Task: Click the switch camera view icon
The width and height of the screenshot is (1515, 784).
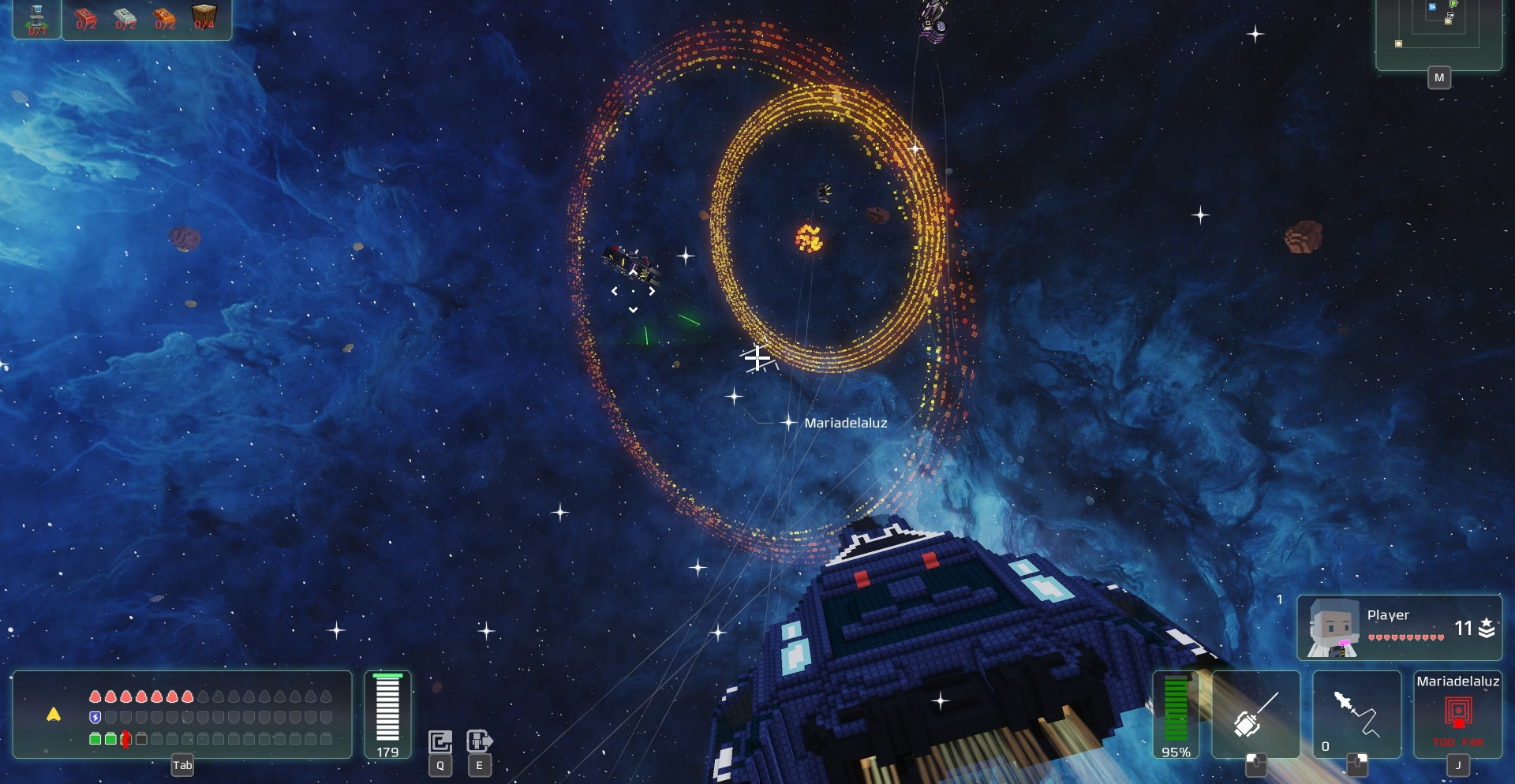Action: tap(440, 741)
